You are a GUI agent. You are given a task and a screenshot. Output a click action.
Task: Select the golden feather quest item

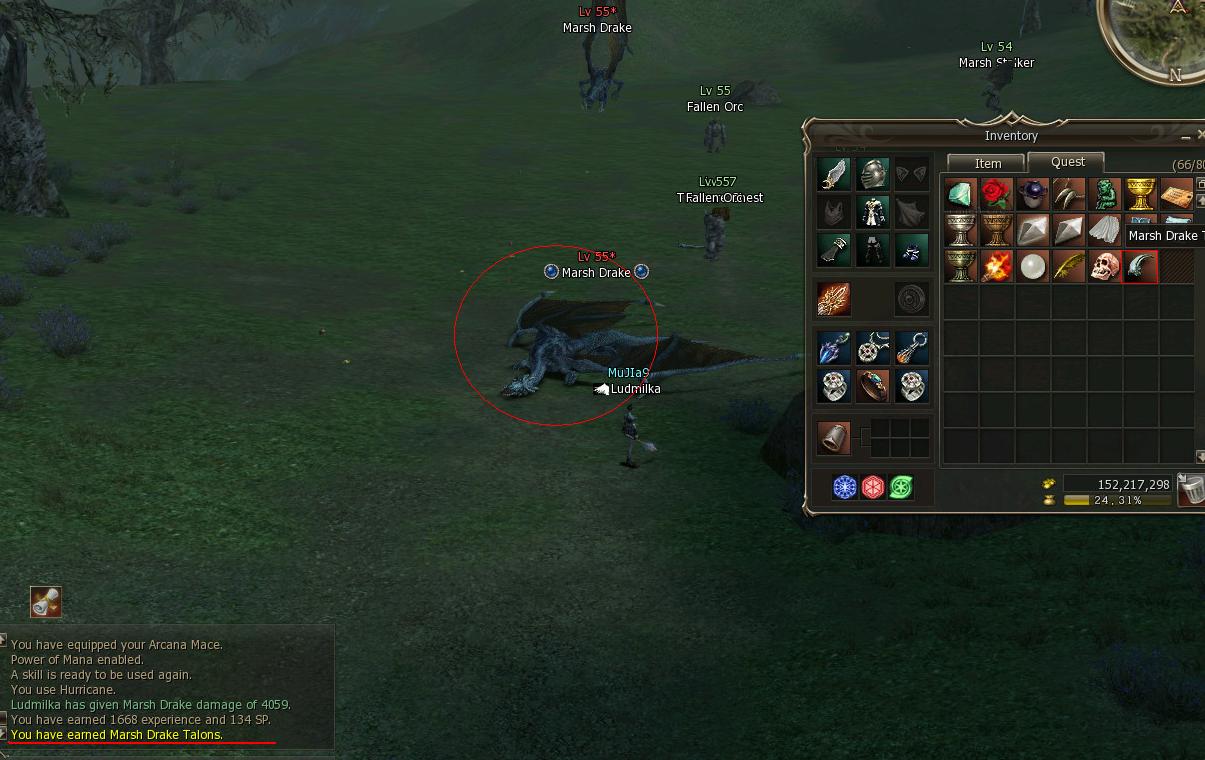[x=1068, y=267]
